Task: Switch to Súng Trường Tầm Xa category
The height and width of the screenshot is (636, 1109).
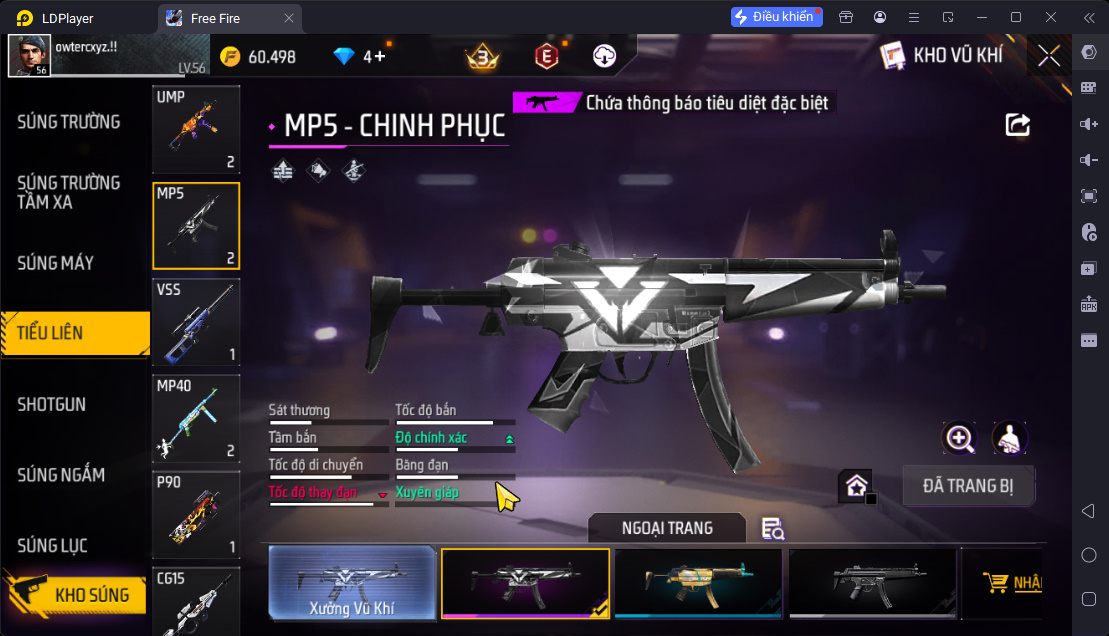Action: pos(69,192)
